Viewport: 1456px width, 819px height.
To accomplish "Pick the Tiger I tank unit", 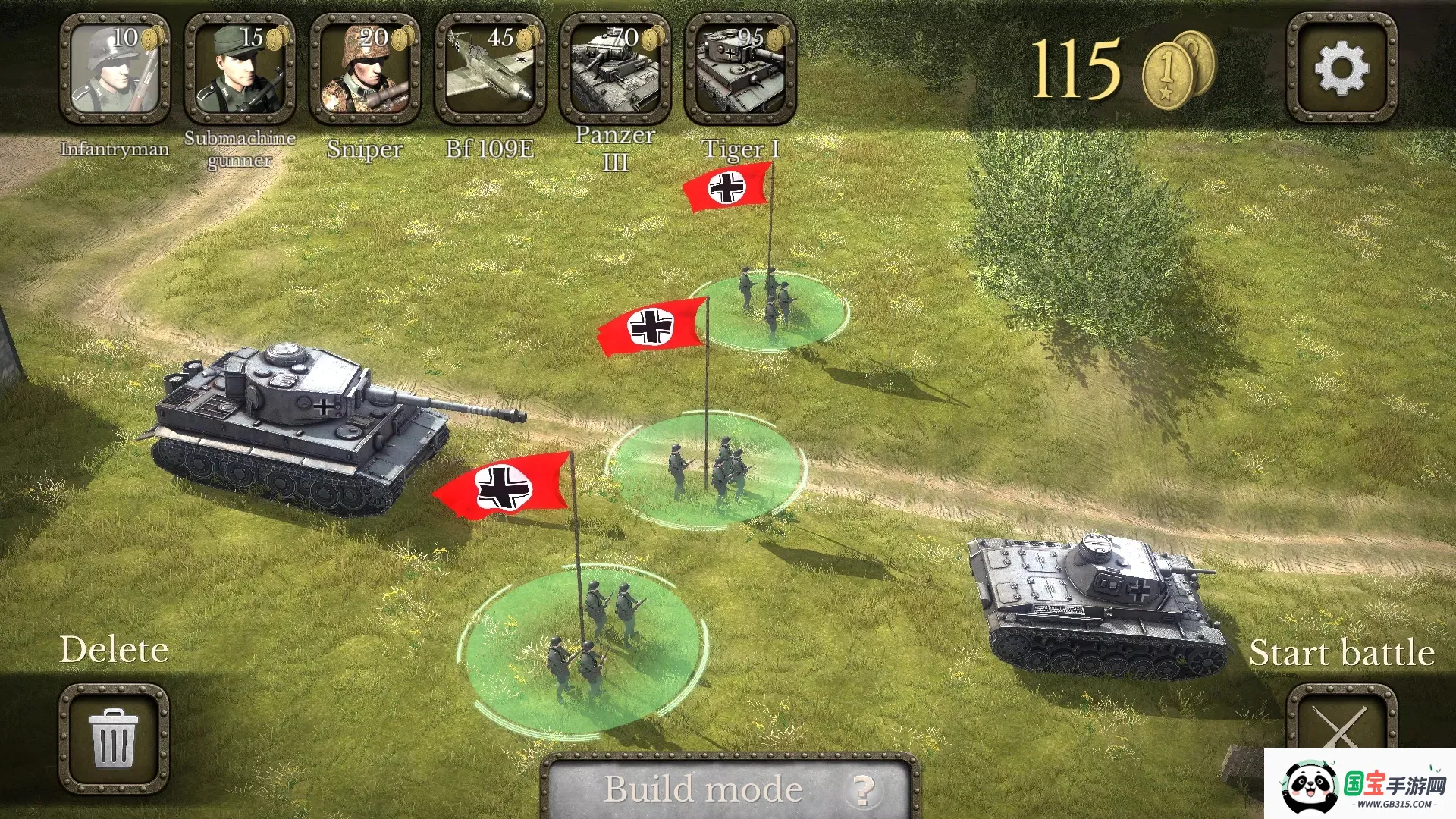I will click(x=742, y=68).
